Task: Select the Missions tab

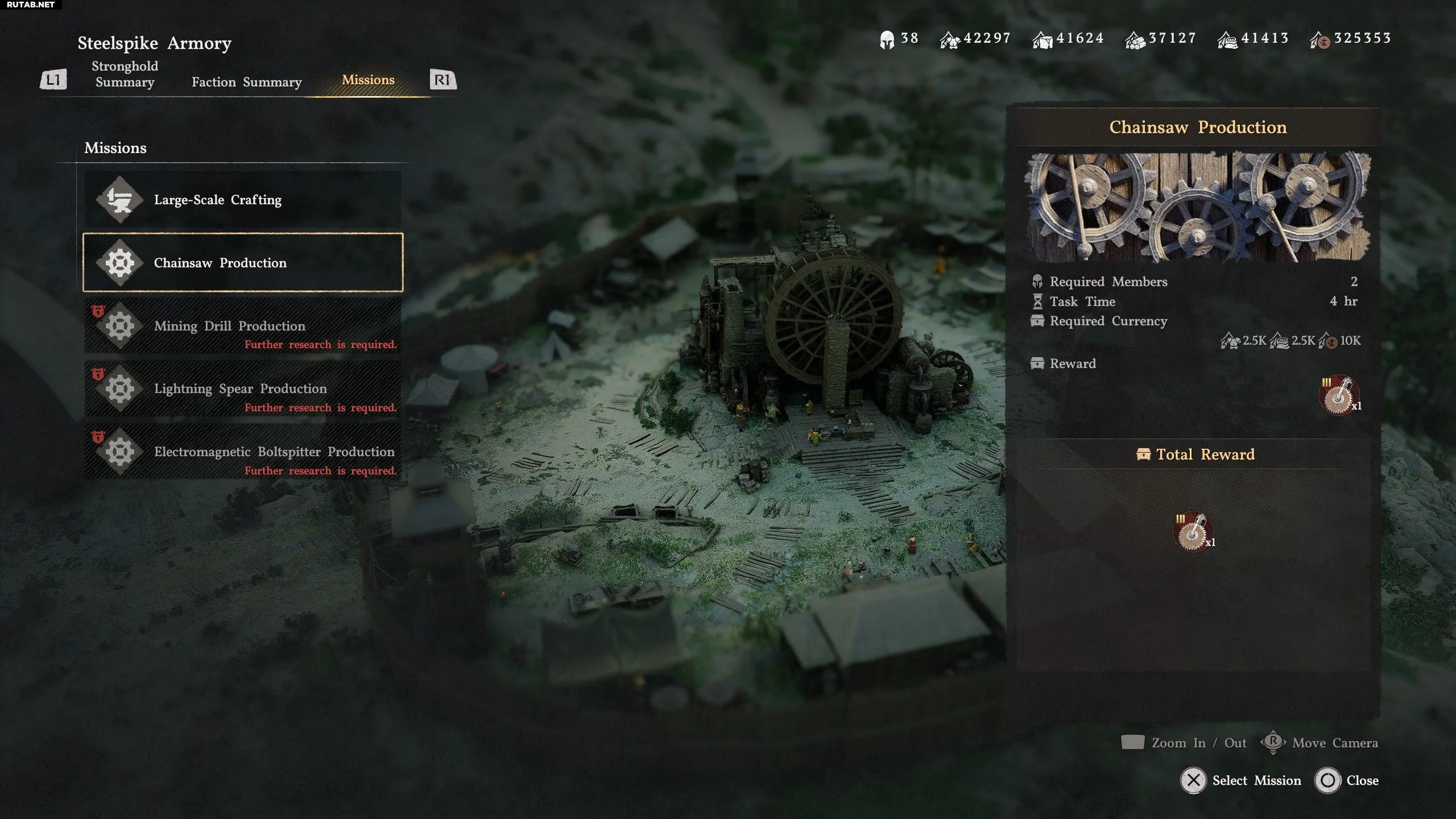Action: [368, 80]
